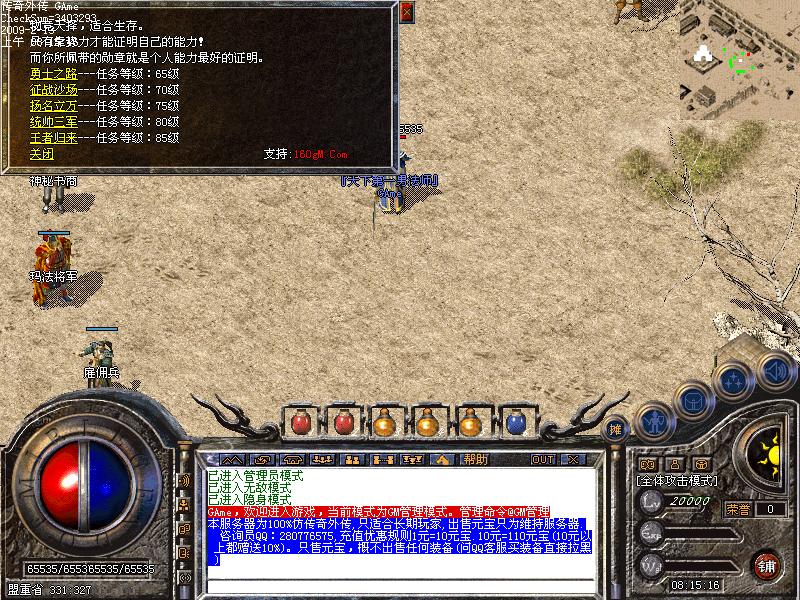
Task: Open the 统帅三军 quest option
Action: click(54, 121)
